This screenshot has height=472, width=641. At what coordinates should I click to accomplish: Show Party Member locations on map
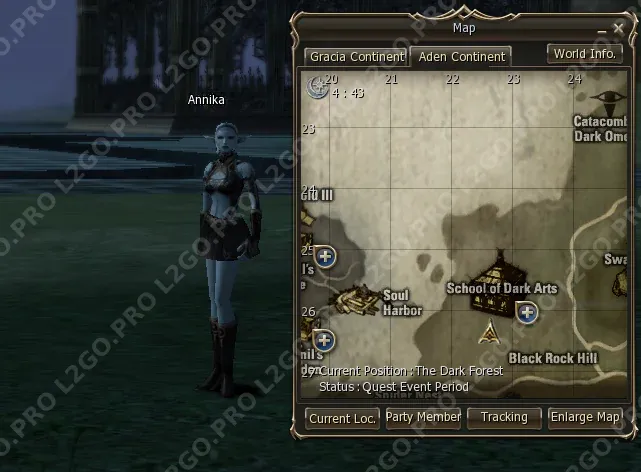coord(423,417)
